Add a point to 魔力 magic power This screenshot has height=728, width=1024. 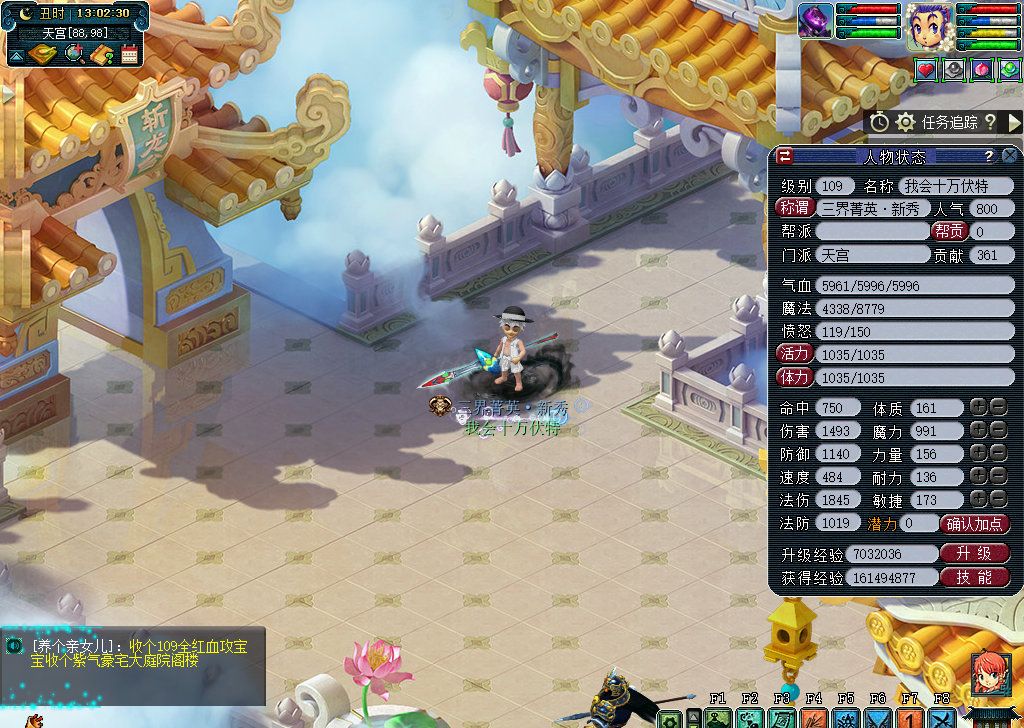tap(978, 431)
